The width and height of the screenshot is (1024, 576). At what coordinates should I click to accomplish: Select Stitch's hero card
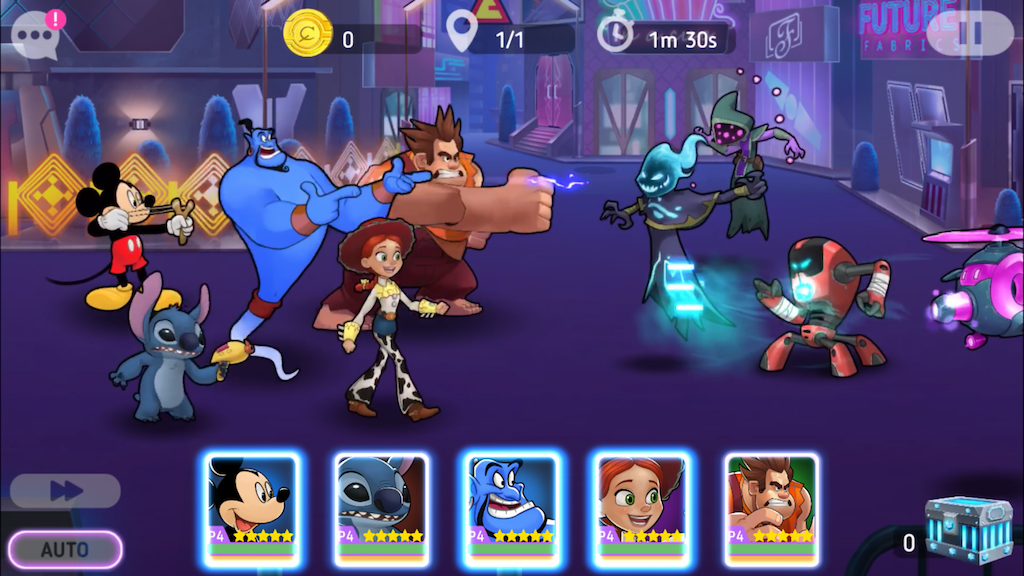(x=381, y=503)
